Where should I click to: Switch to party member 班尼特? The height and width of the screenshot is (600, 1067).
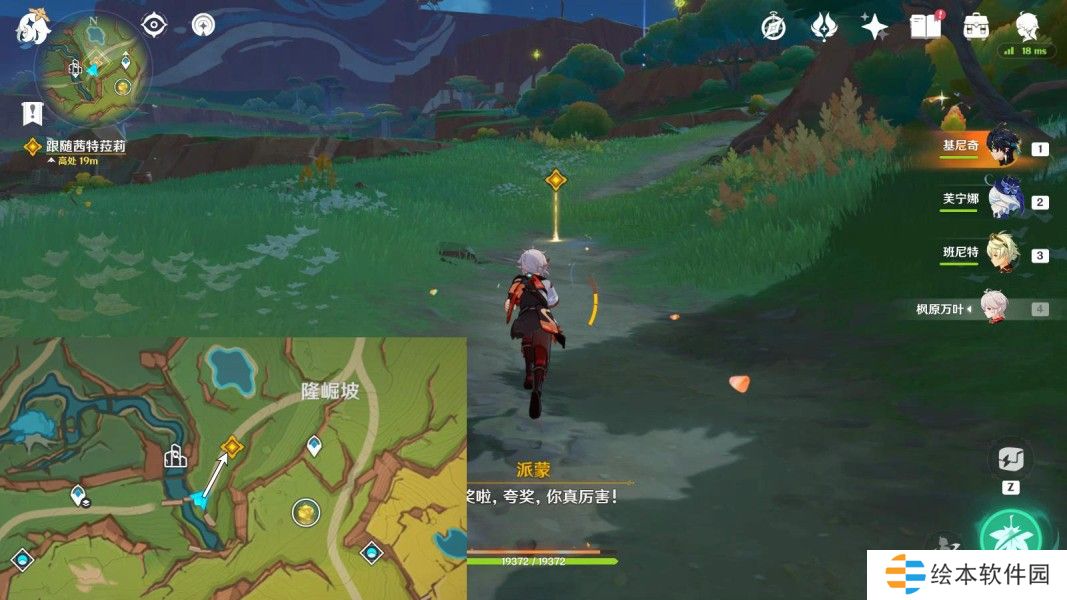(x=1001, y=253)
